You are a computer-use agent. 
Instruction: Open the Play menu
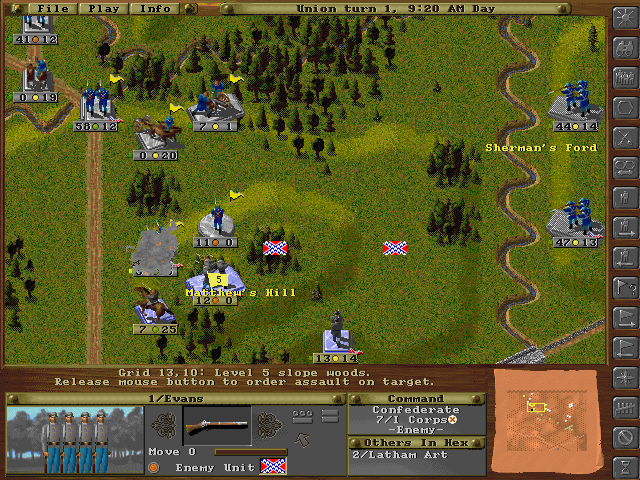[x=105, y=8]
